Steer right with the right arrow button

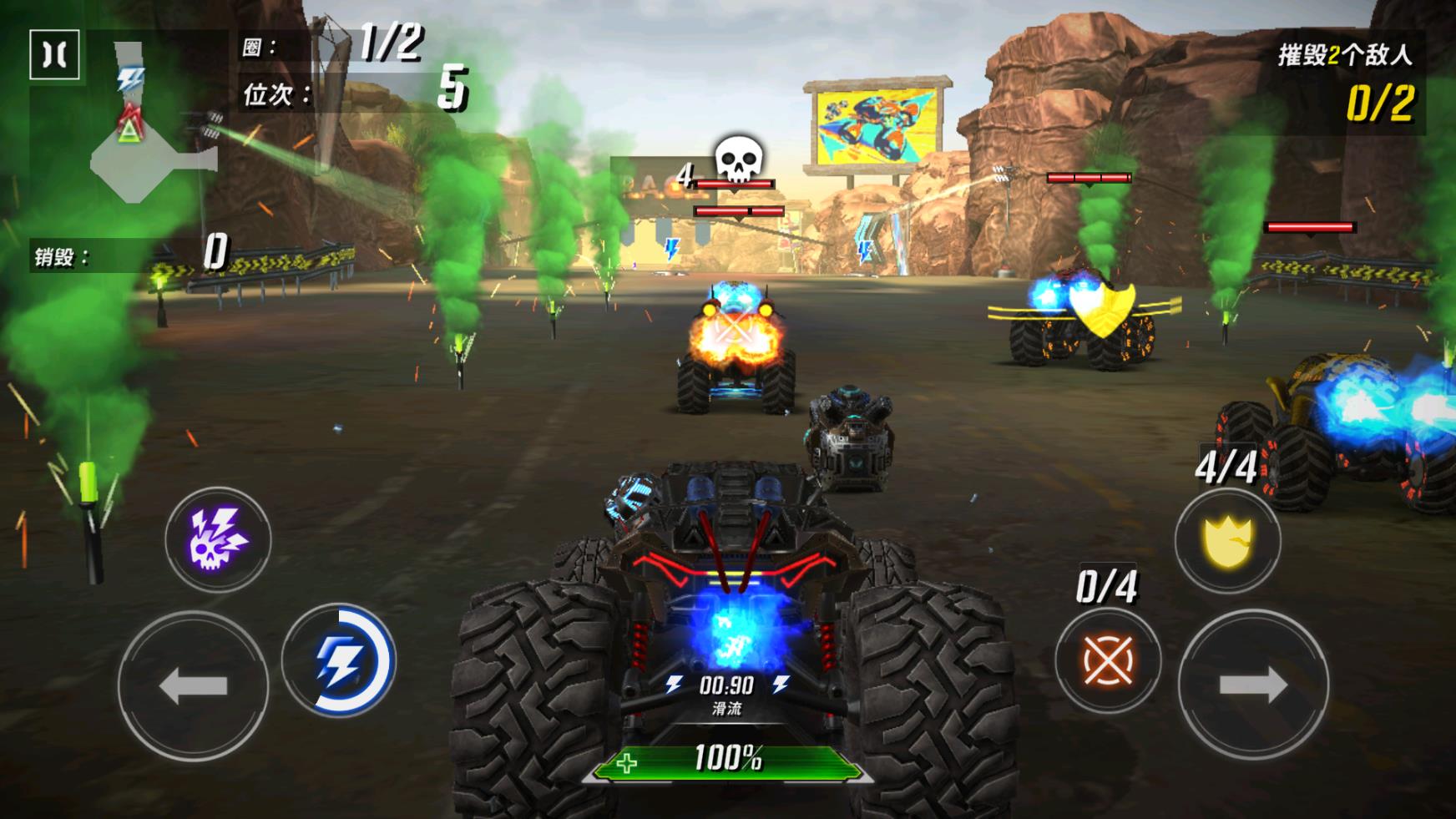click(1252, 685)
